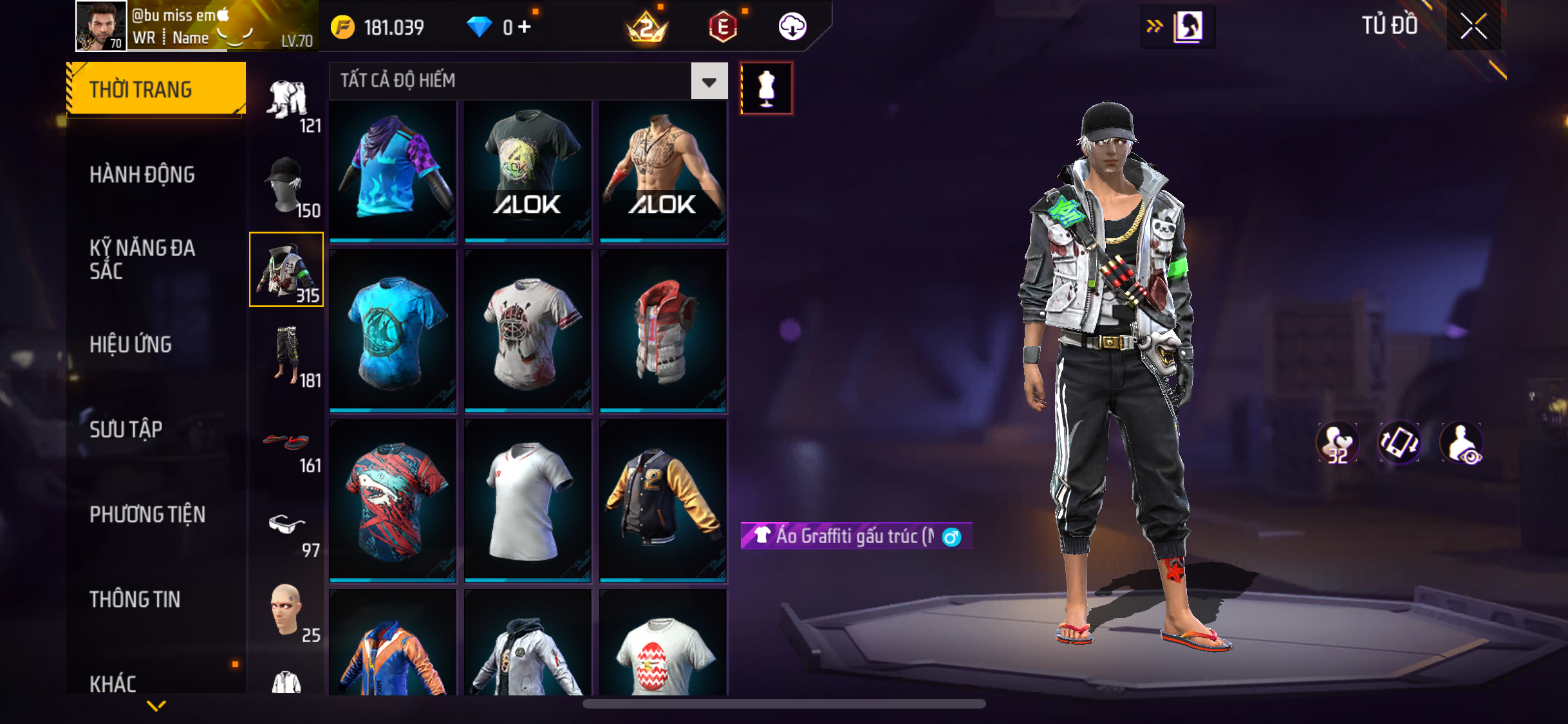Viewport: 1568px width, 724px height.
Task: Pick the flip-flops shoes category
Action: [x=286, y=443]
